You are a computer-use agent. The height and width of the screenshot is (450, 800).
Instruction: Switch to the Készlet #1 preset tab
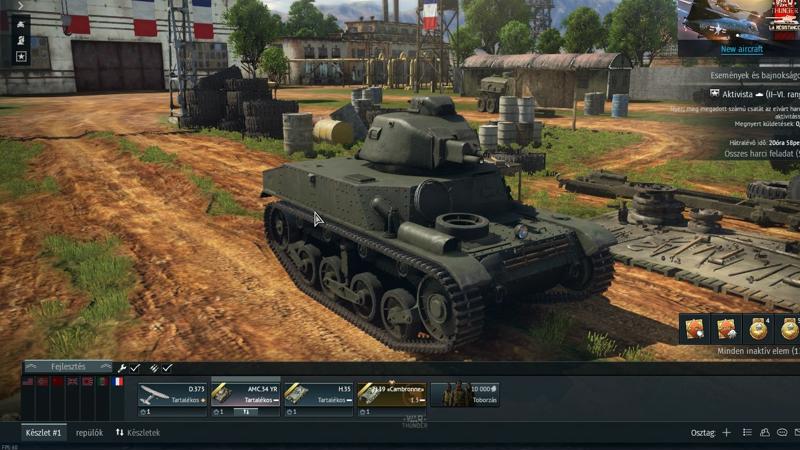coord(44,433)
